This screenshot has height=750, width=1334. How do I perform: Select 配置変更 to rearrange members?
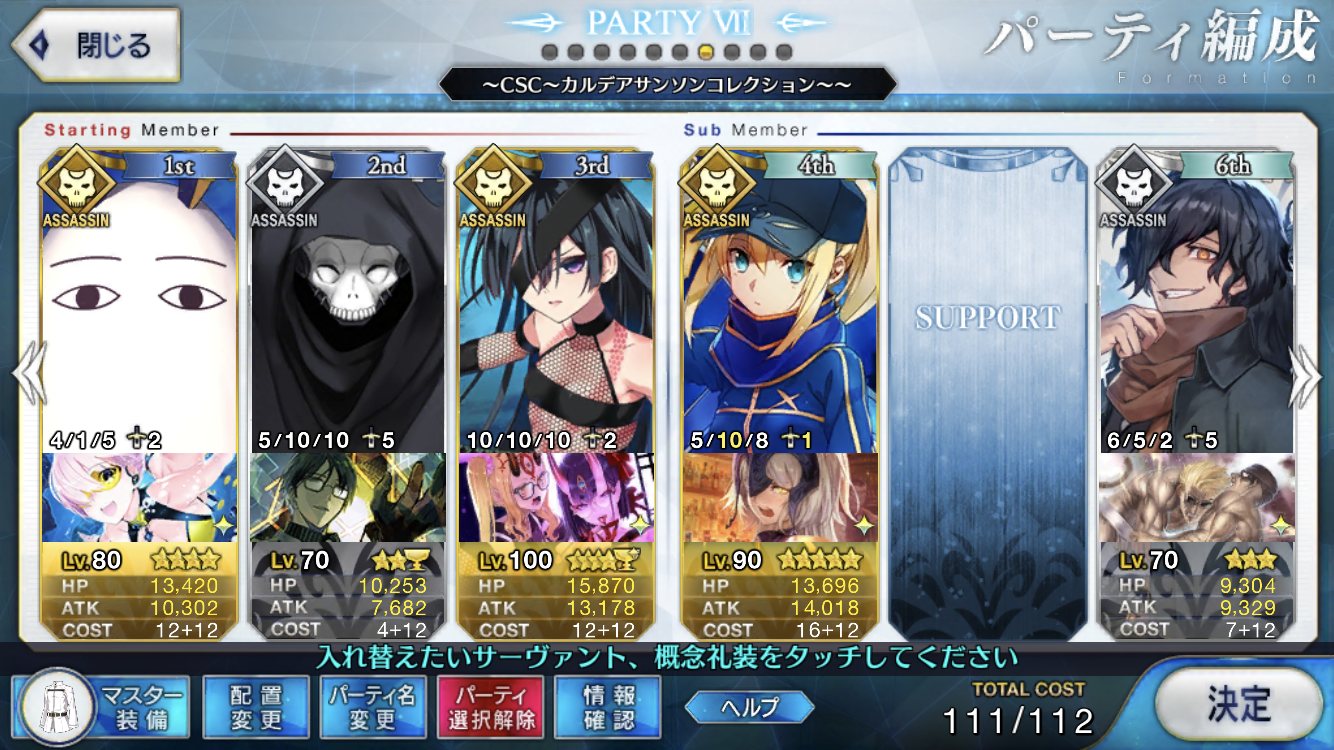click(x=255, y=706)
